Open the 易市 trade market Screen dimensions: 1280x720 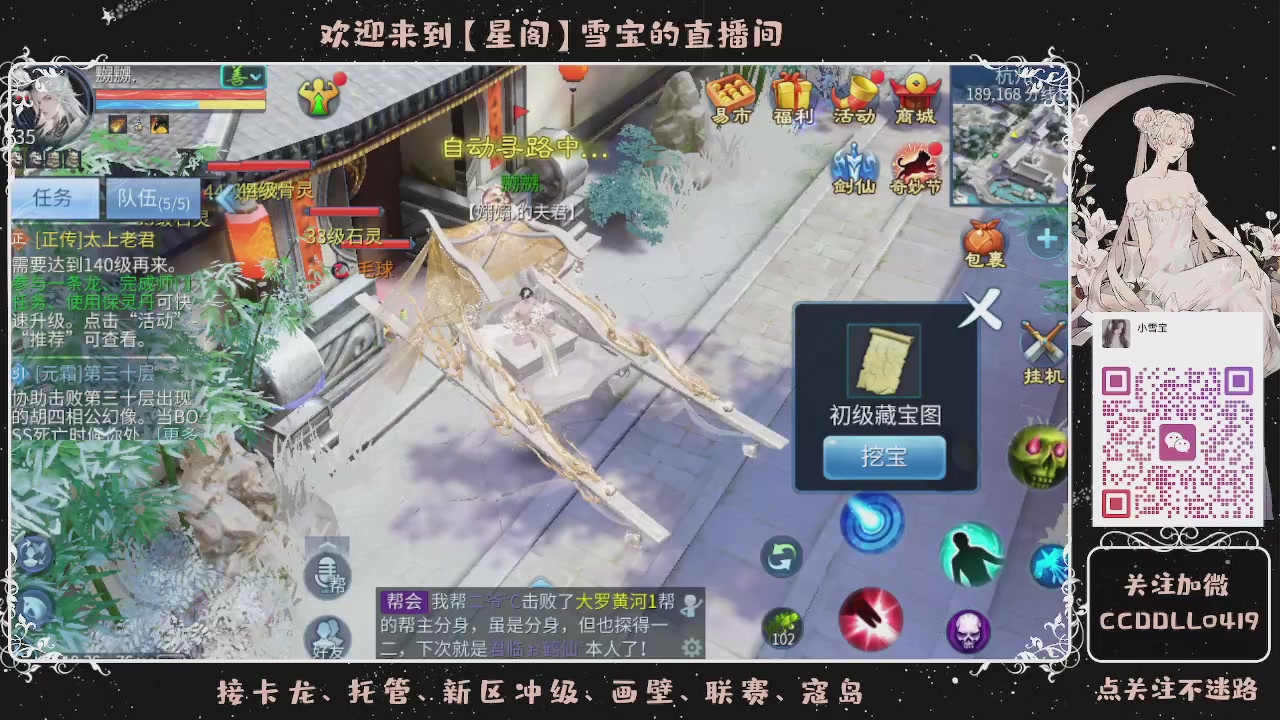tap(730, 97)
